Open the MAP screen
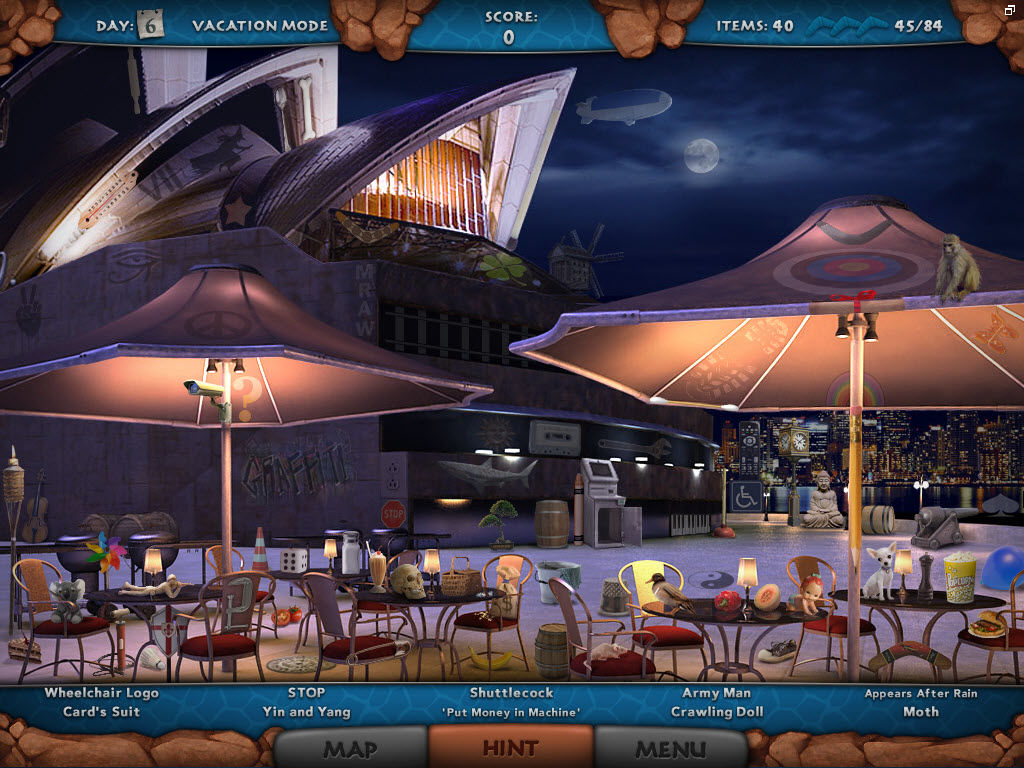1024x768 pixels. click(x=350, y=748)
